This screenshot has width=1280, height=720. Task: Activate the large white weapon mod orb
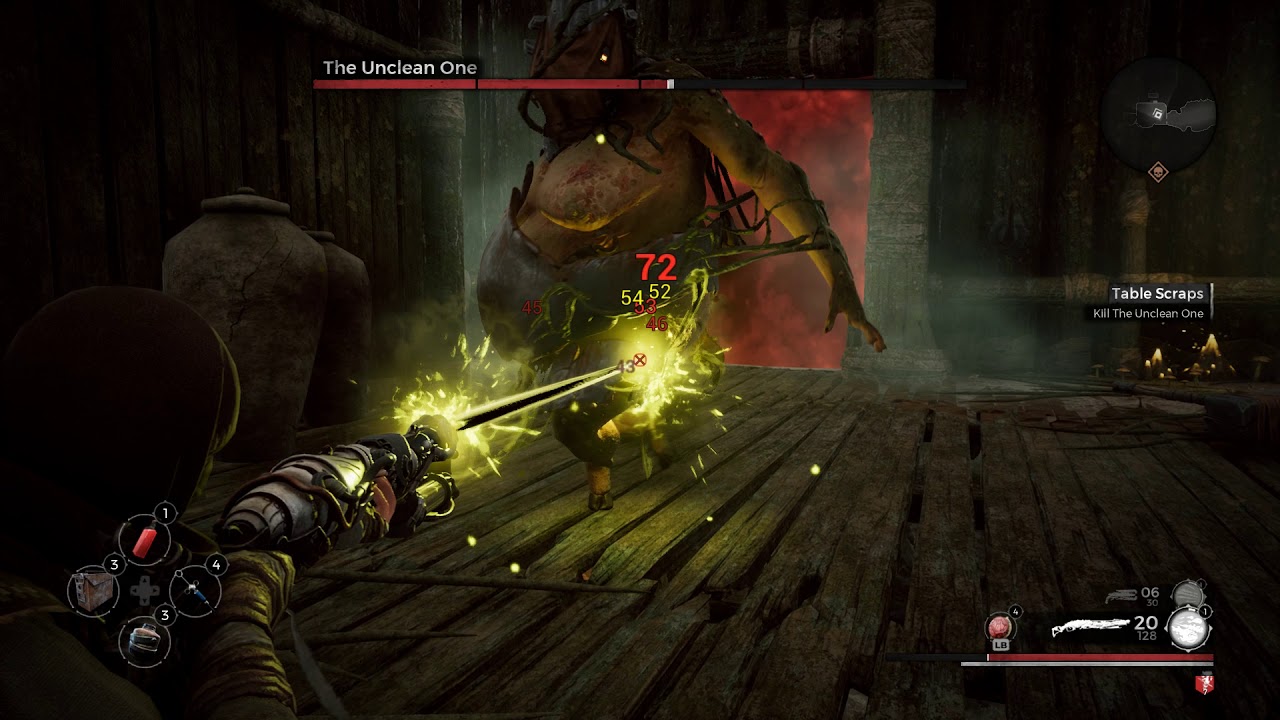point(1190,630)
